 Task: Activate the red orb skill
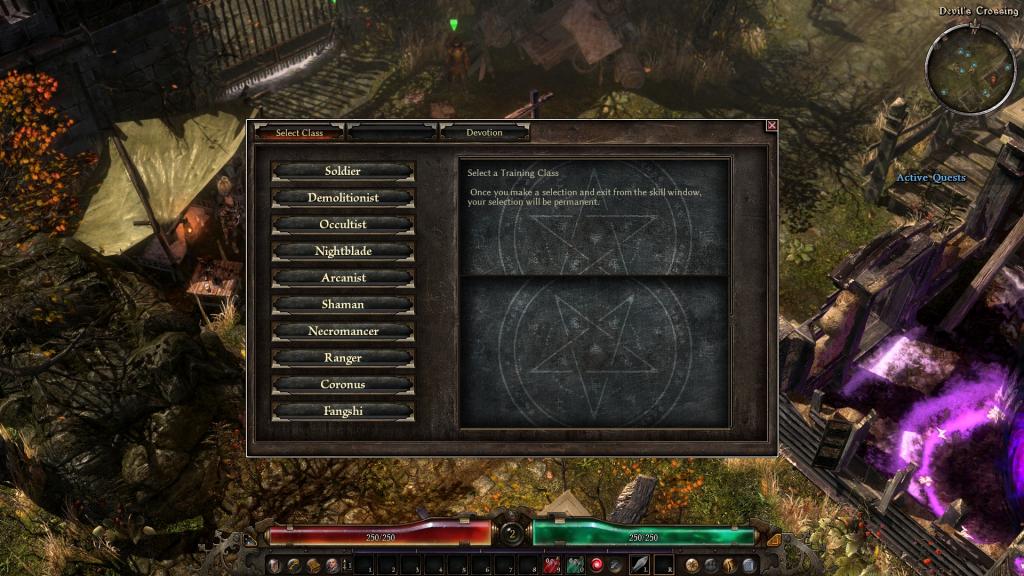(x=598, y=566)
